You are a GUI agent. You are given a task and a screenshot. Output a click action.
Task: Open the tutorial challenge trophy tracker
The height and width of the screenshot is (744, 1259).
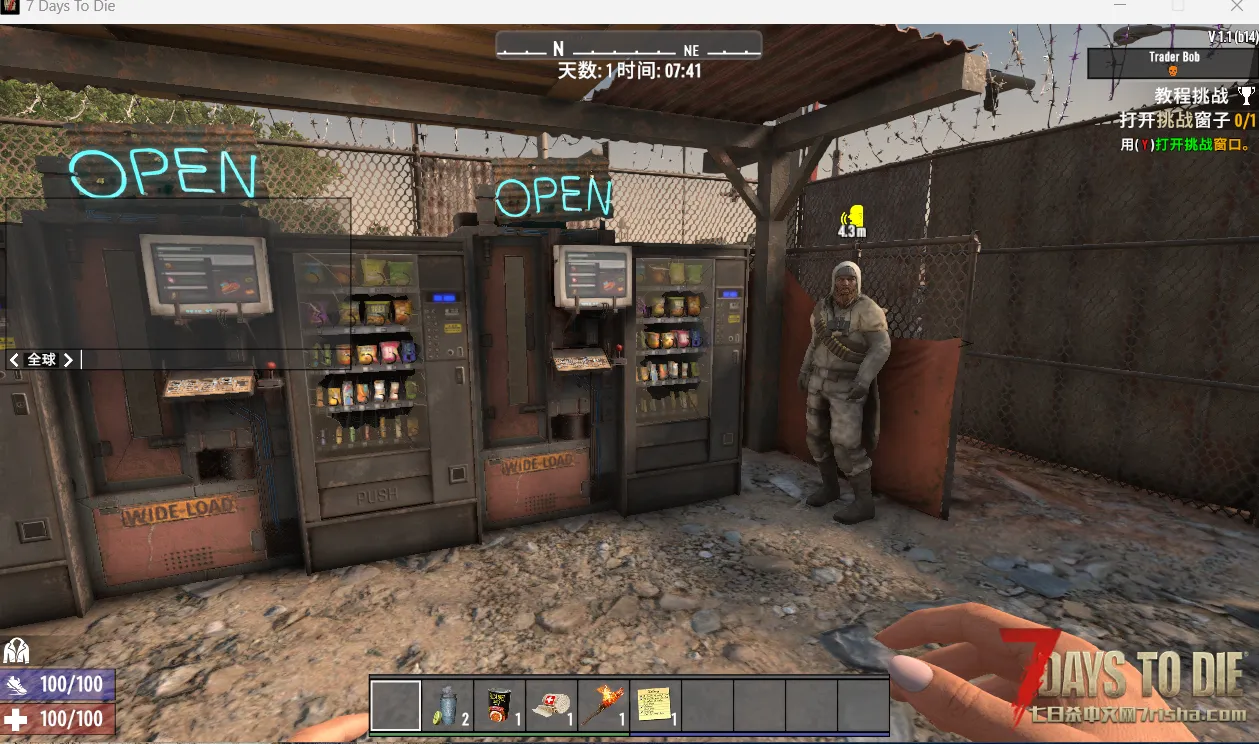pyautogui.click(x=1245, y=96)
